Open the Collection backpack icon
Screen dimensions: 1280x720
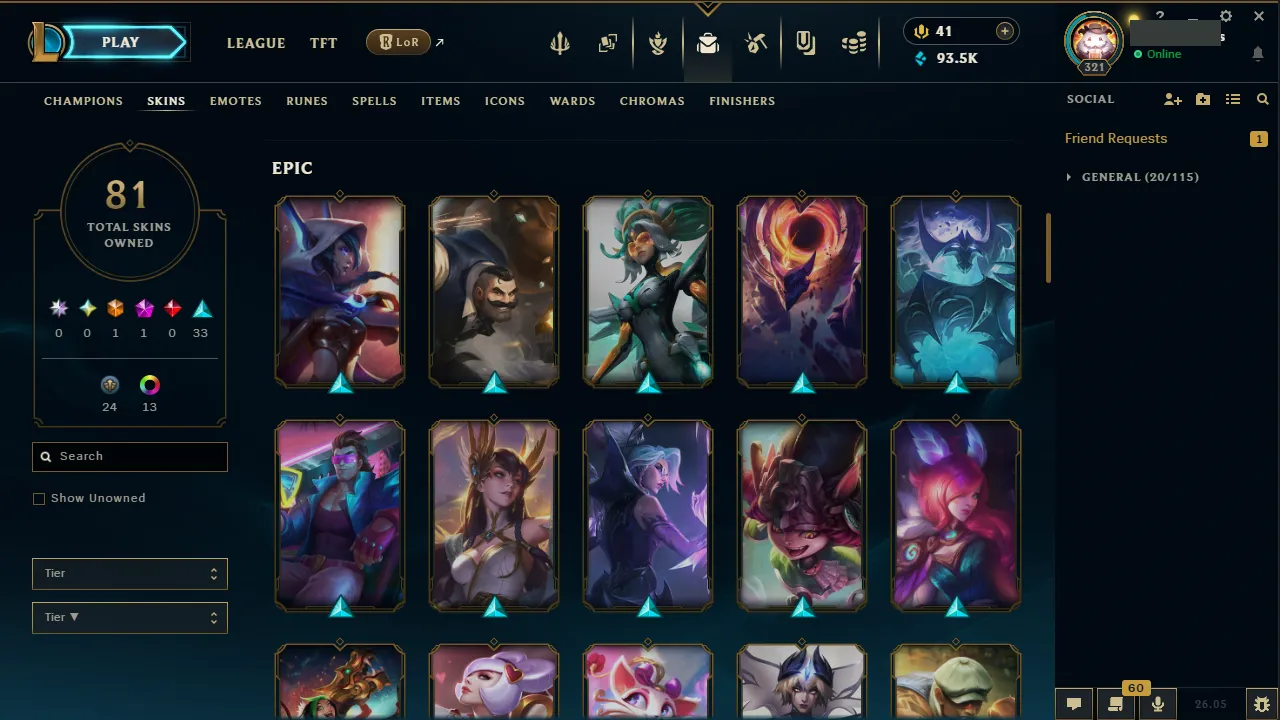[708, 42]
